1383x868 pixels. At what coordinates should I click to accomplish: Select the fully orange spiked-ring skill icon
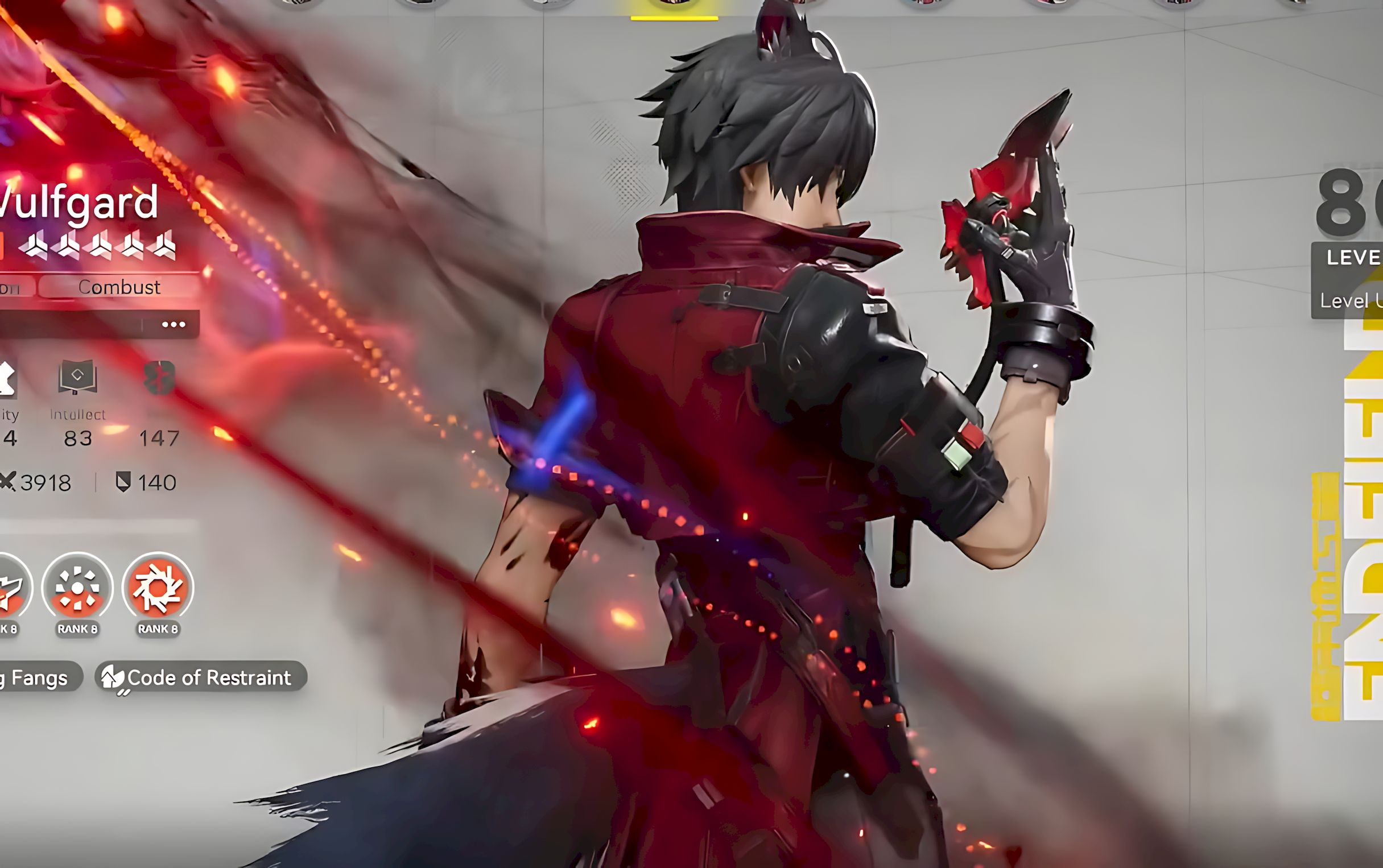(158, 588)
